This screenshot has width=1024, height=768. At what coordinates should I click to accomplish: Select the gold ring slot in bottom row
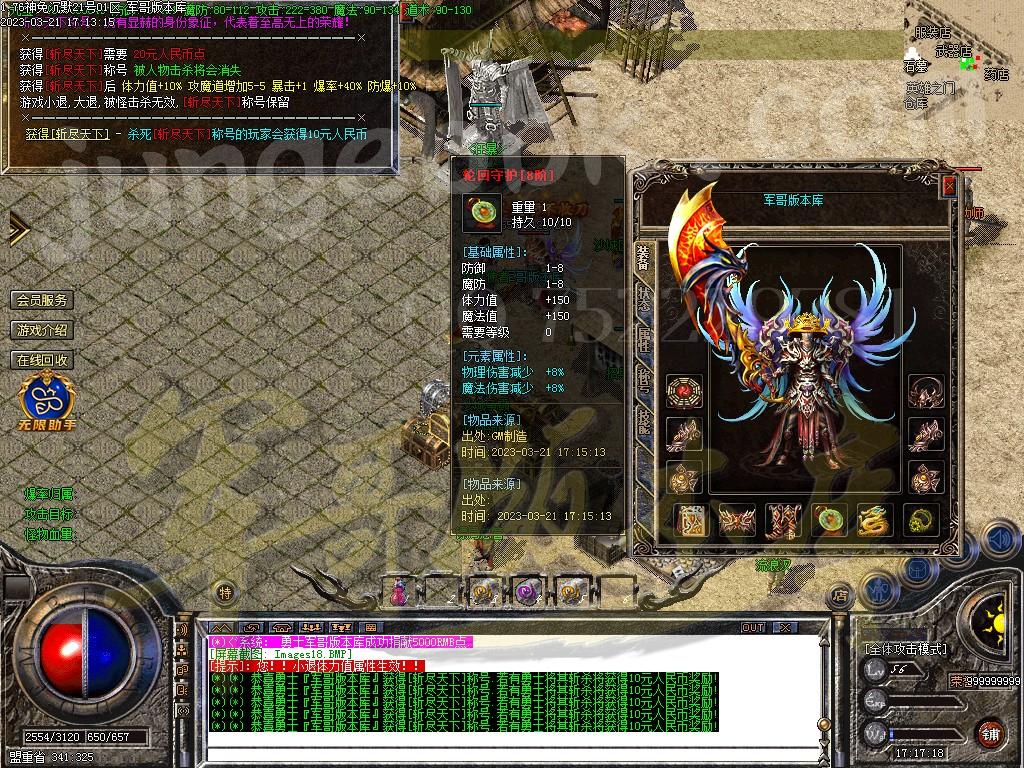tap(920, 520)
